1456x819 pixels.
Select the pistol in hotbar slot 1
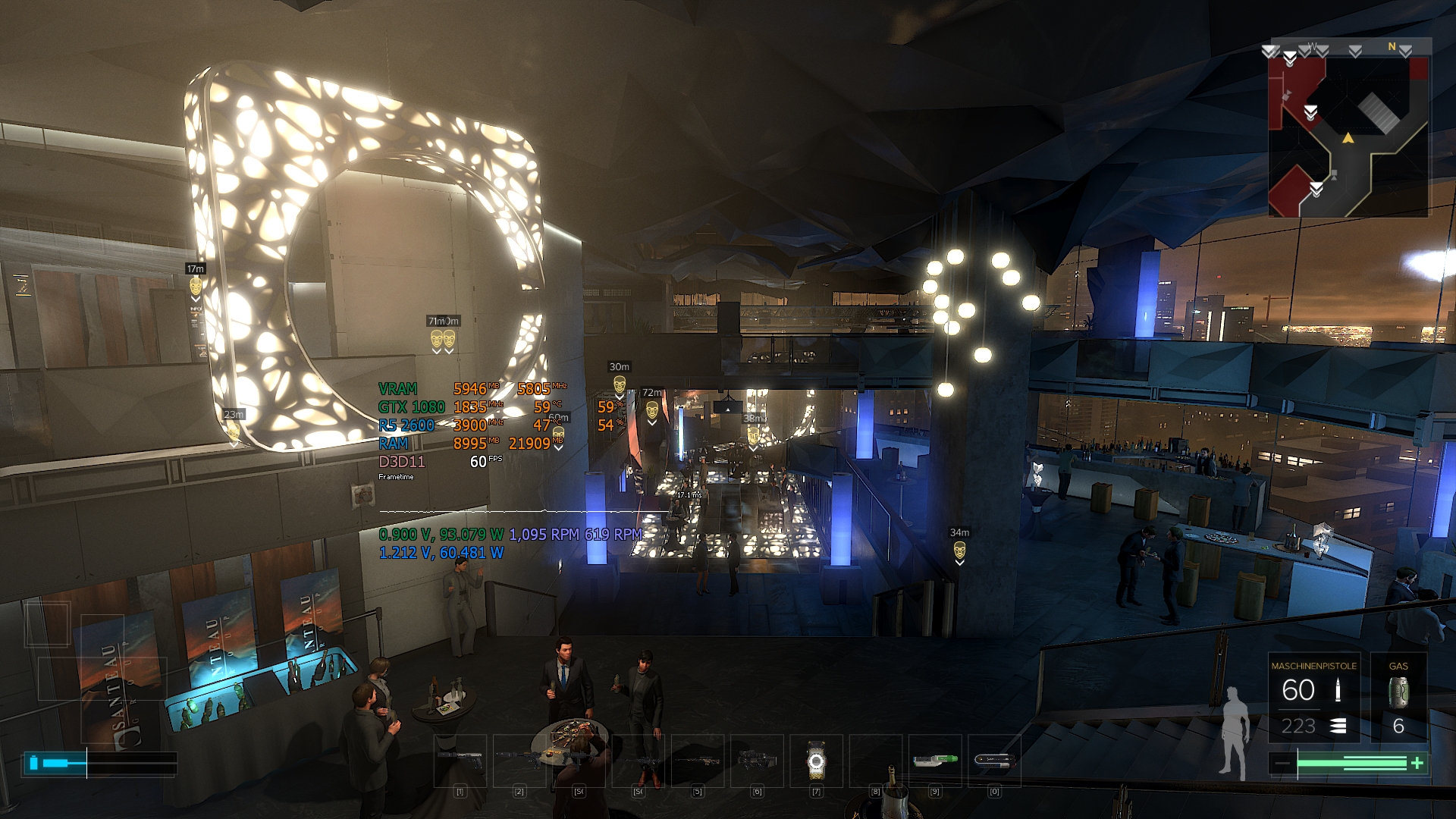[460, 760]
